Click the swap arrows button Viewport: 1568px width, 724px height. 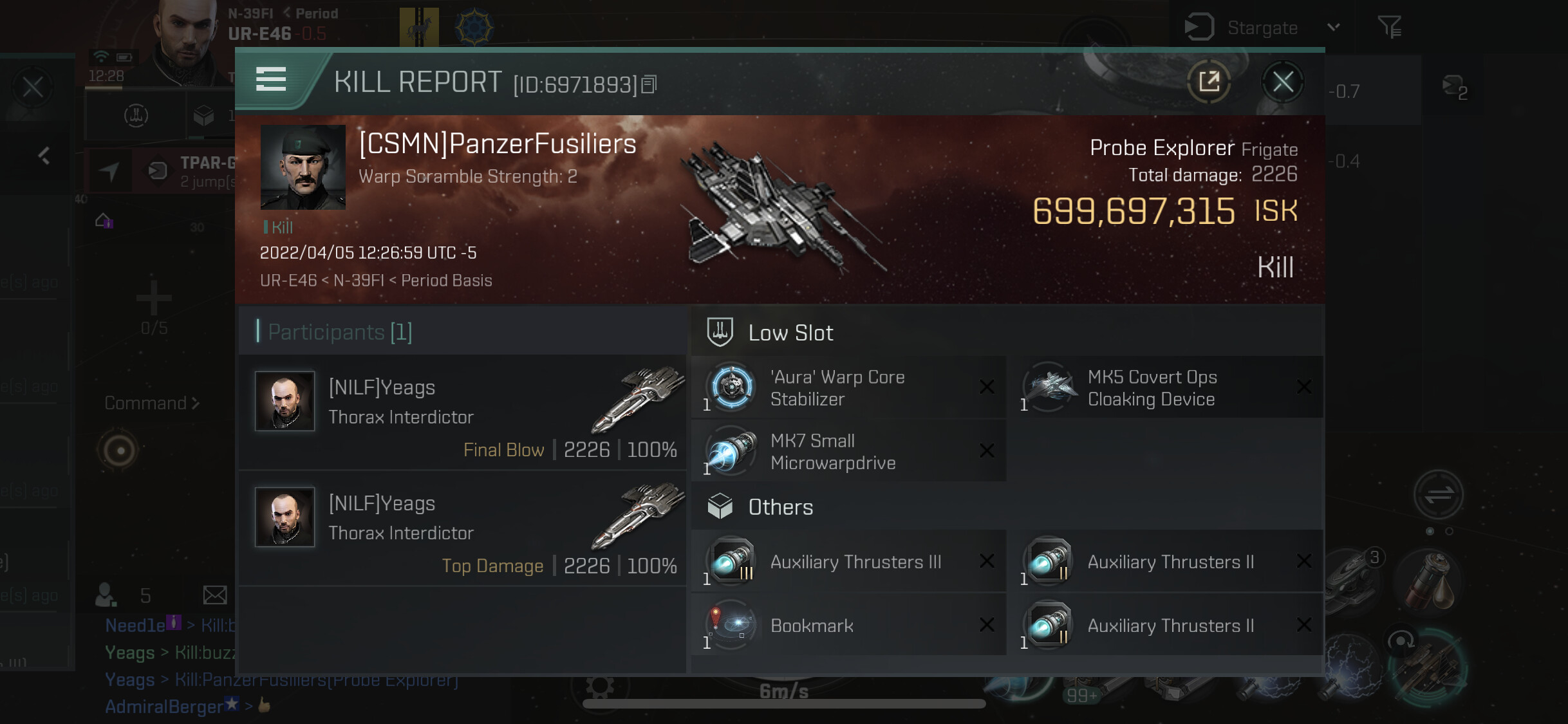point(1438,495)
